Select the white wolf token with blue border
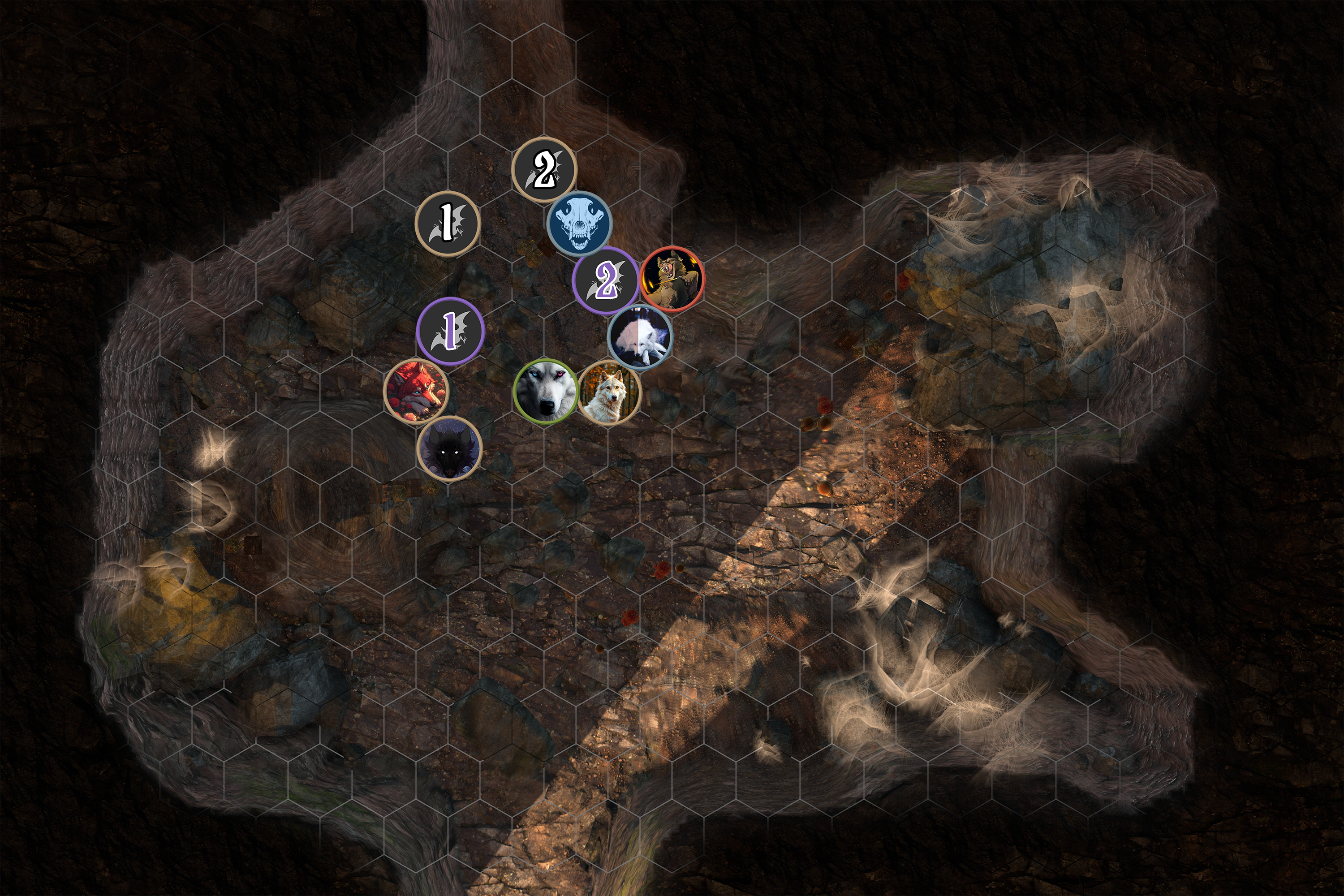 click(x=640, y=336)
